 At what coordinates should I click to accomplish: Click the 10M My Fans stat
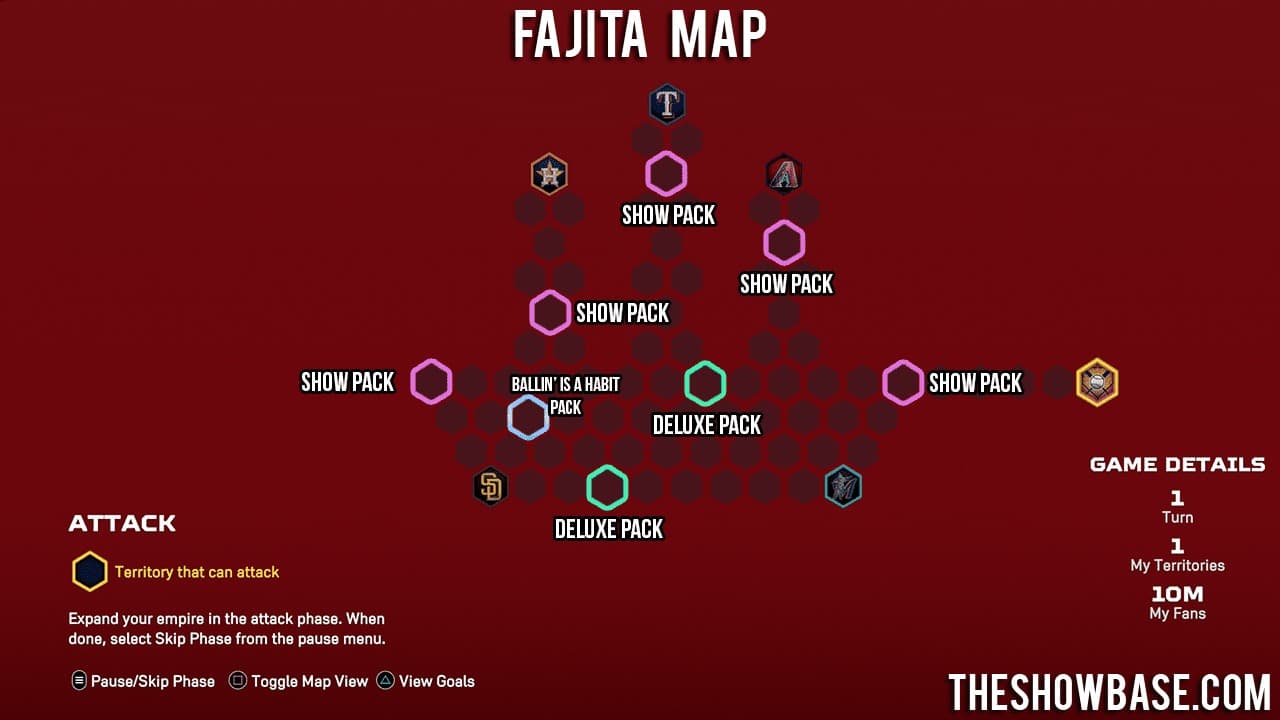point(1177,600)
